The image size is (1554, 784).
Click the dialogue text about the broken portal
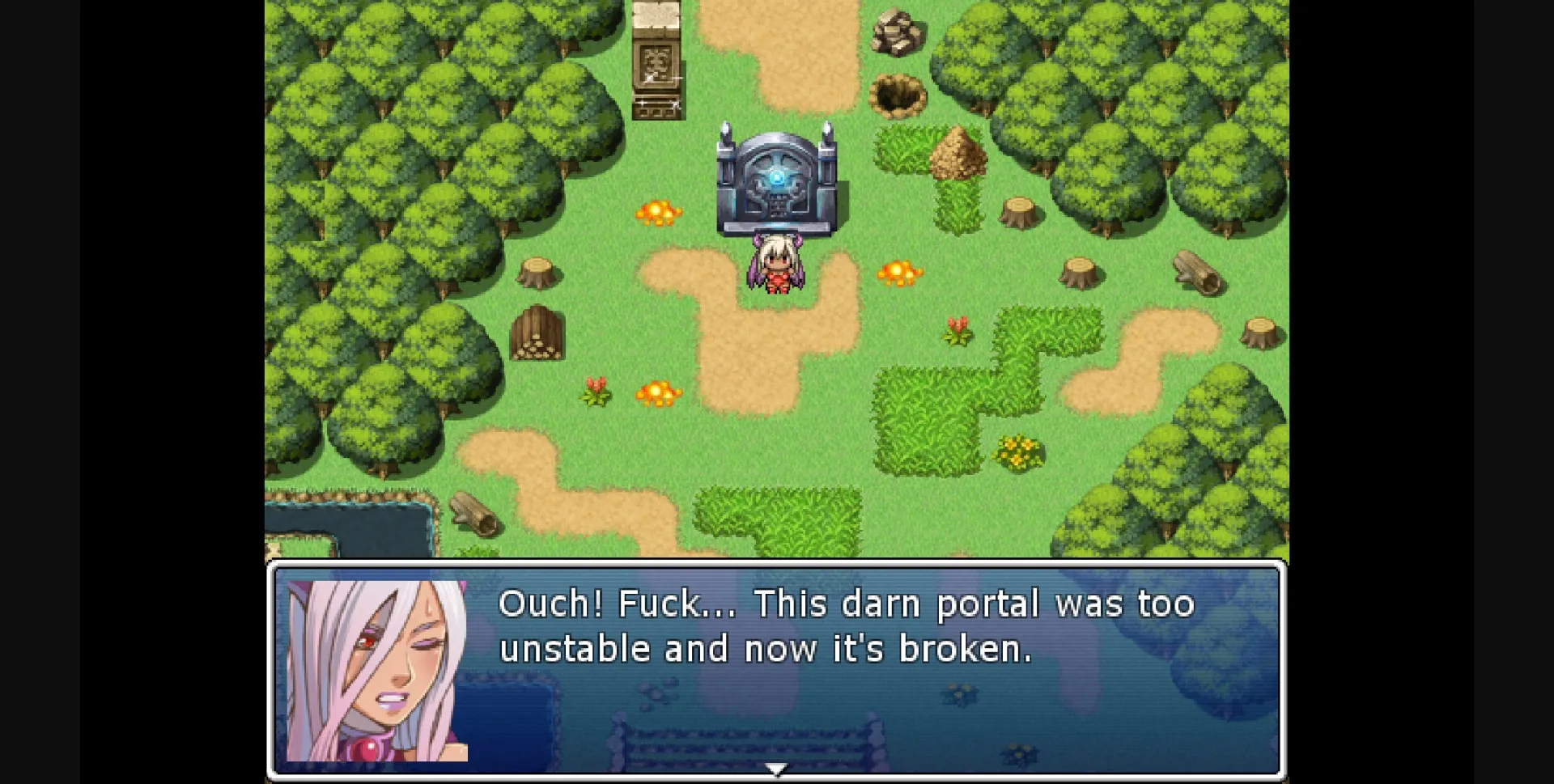(x=846, y=627)
